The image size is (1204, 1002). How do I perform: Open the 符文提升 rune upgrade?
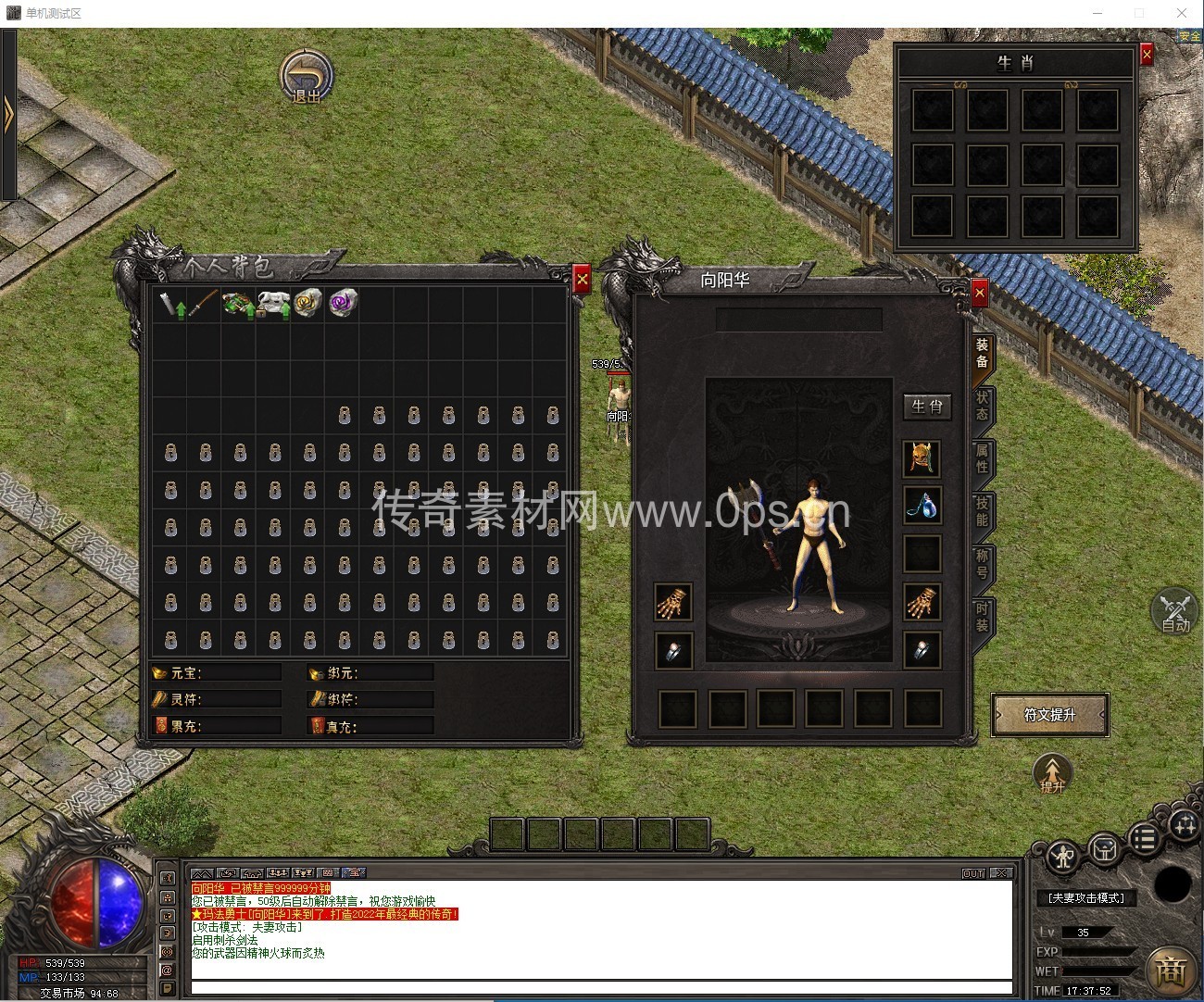pos(1049,715)
